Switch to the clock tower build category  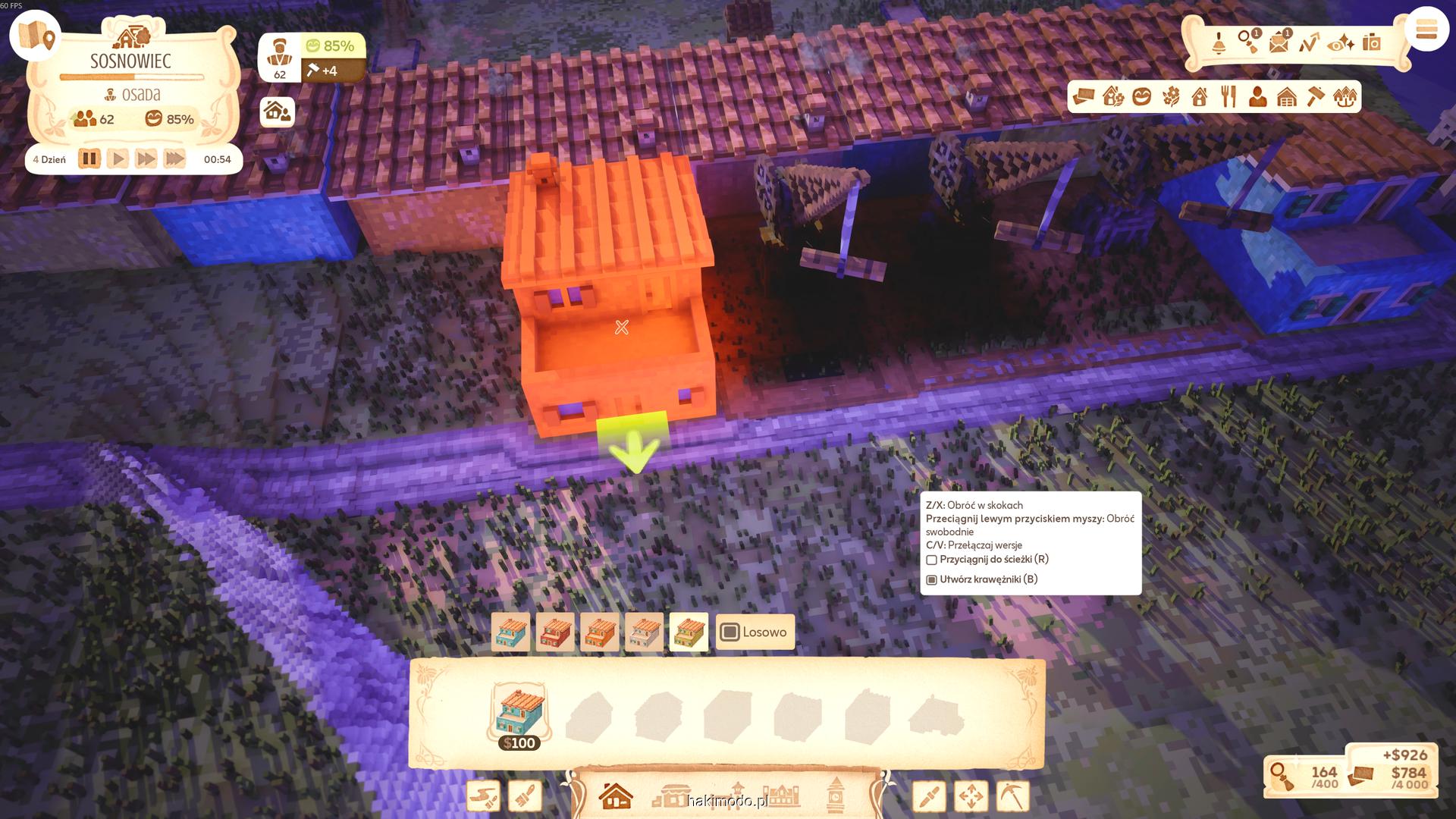835,795
